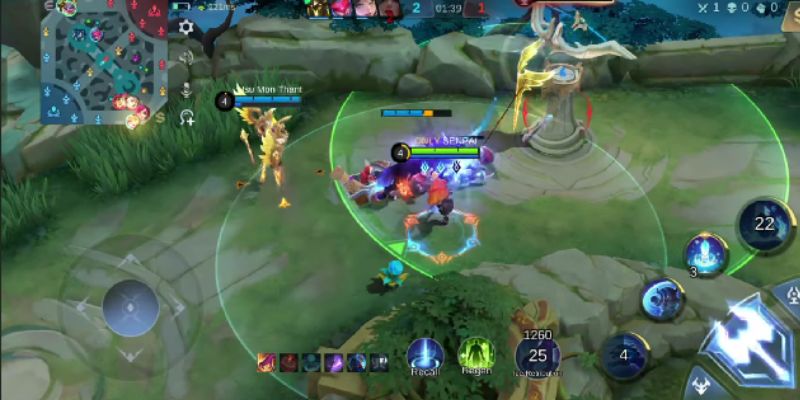Tap the battle spell with 25 cooldown
The image size is (800, 400).
[x=538, y=355]
